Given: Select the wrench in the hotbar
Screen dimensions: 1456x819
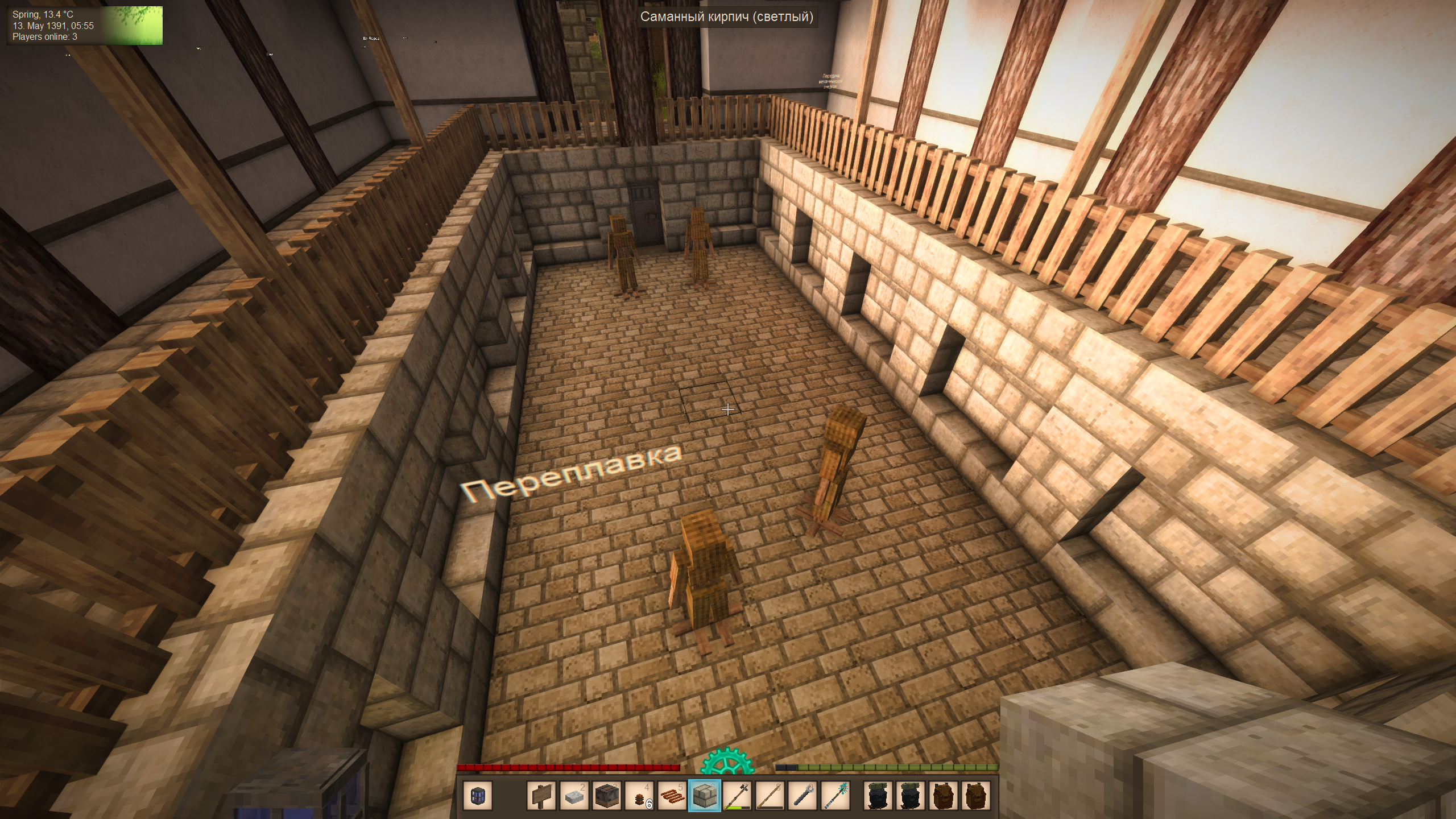Looking at the screenshot, I should pyautogui.click(x=803, y=796).
